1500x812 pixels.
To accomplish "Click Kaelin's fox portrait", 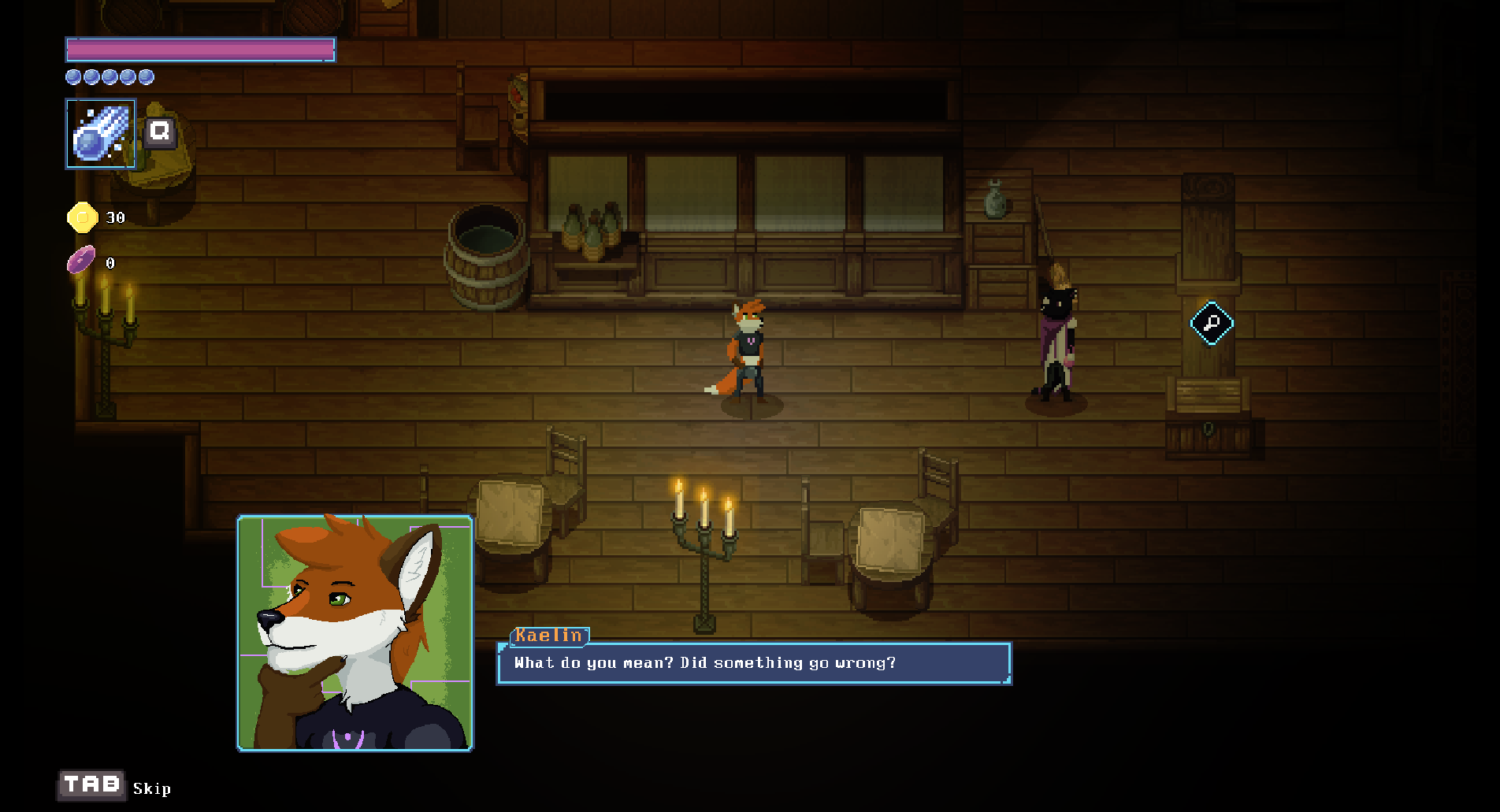I will [355, 633].
